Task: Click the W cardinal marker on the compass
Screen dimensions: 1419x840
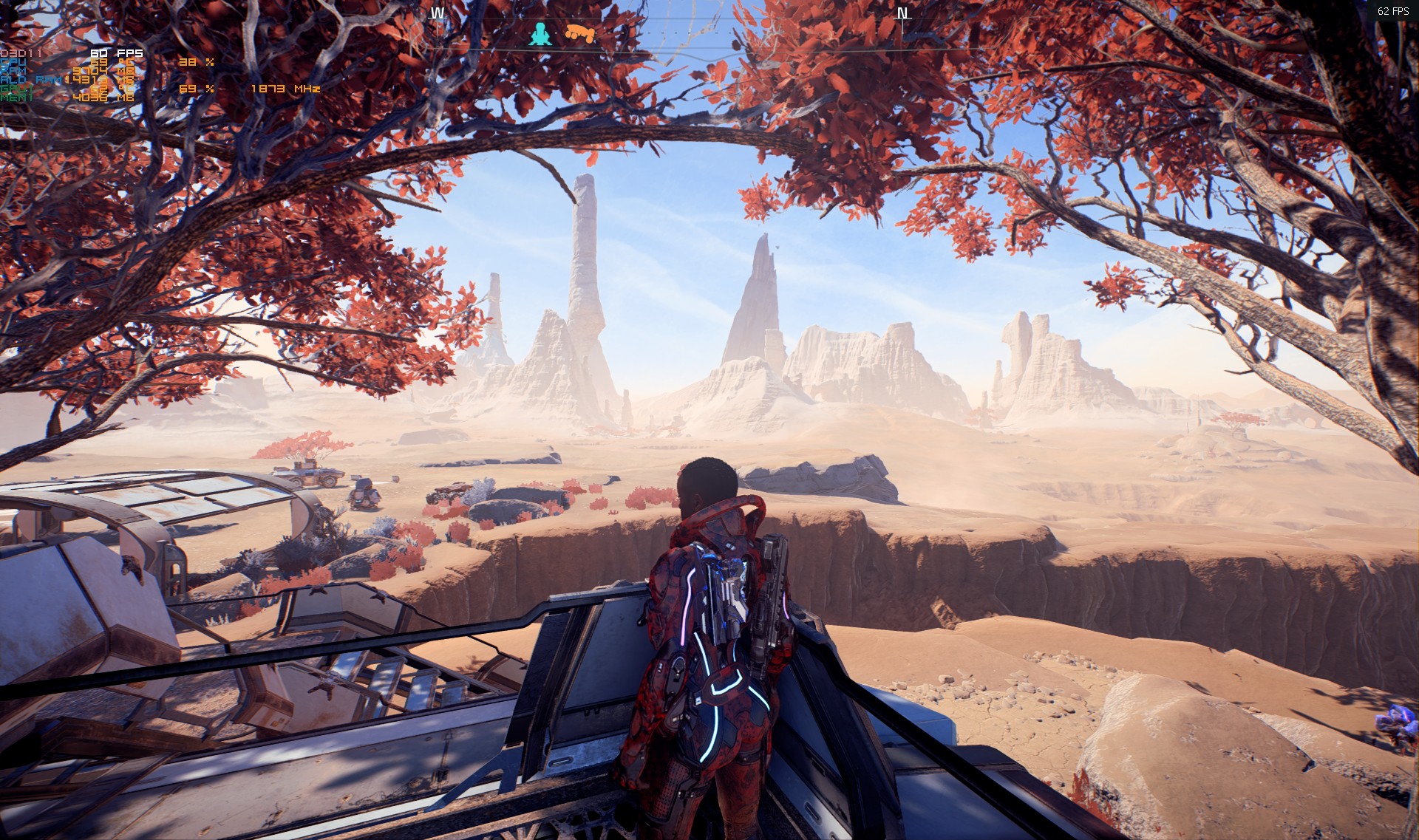Action: point(438,11)
